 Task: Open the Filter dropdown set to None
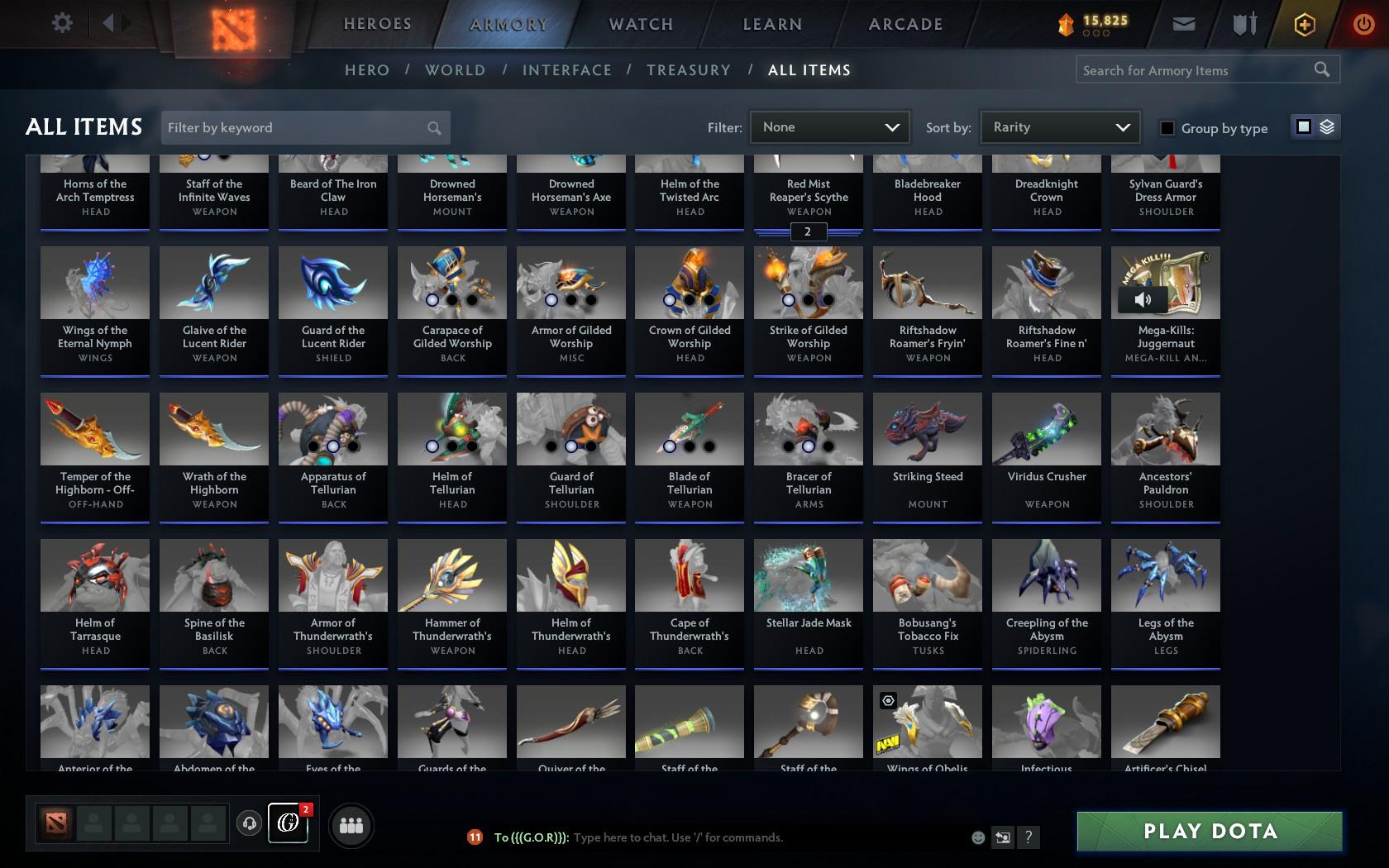(828, 127)
